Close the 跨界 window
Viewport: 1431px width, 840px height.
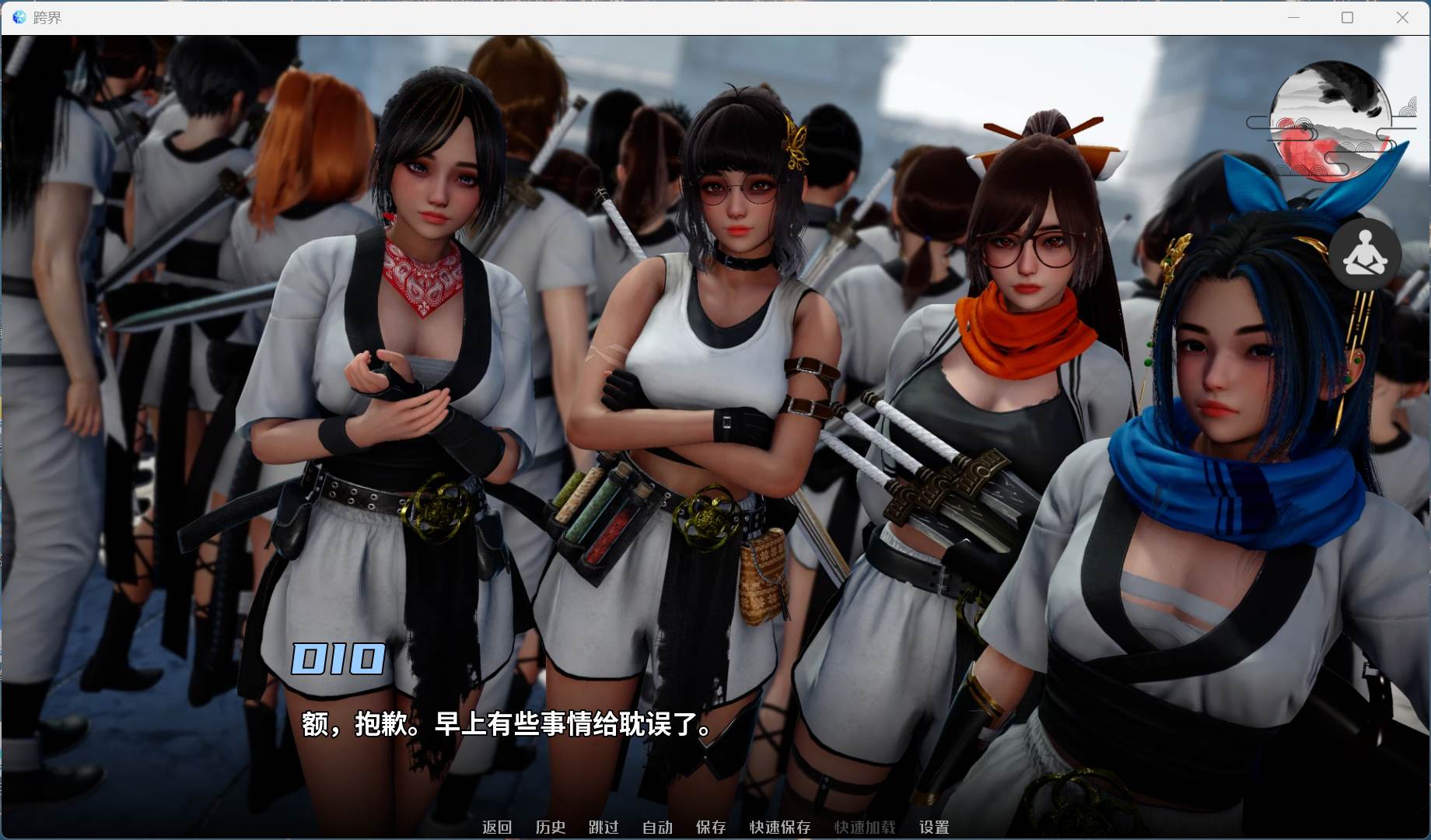click(1403, 17)
